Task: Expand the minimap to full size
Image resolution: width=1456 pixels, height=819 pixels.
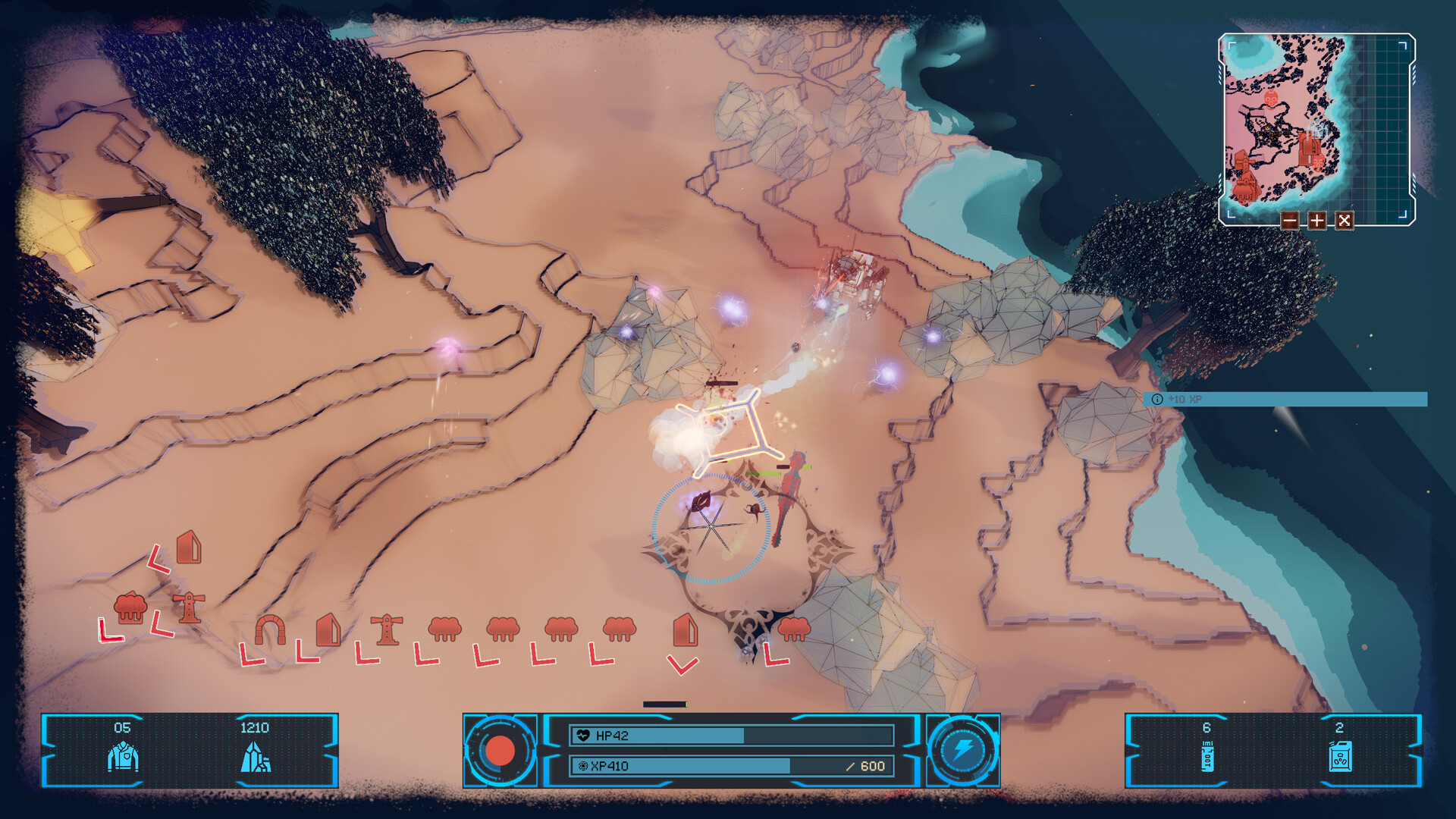Action: pyautogui.click(x=1344, y=221)
